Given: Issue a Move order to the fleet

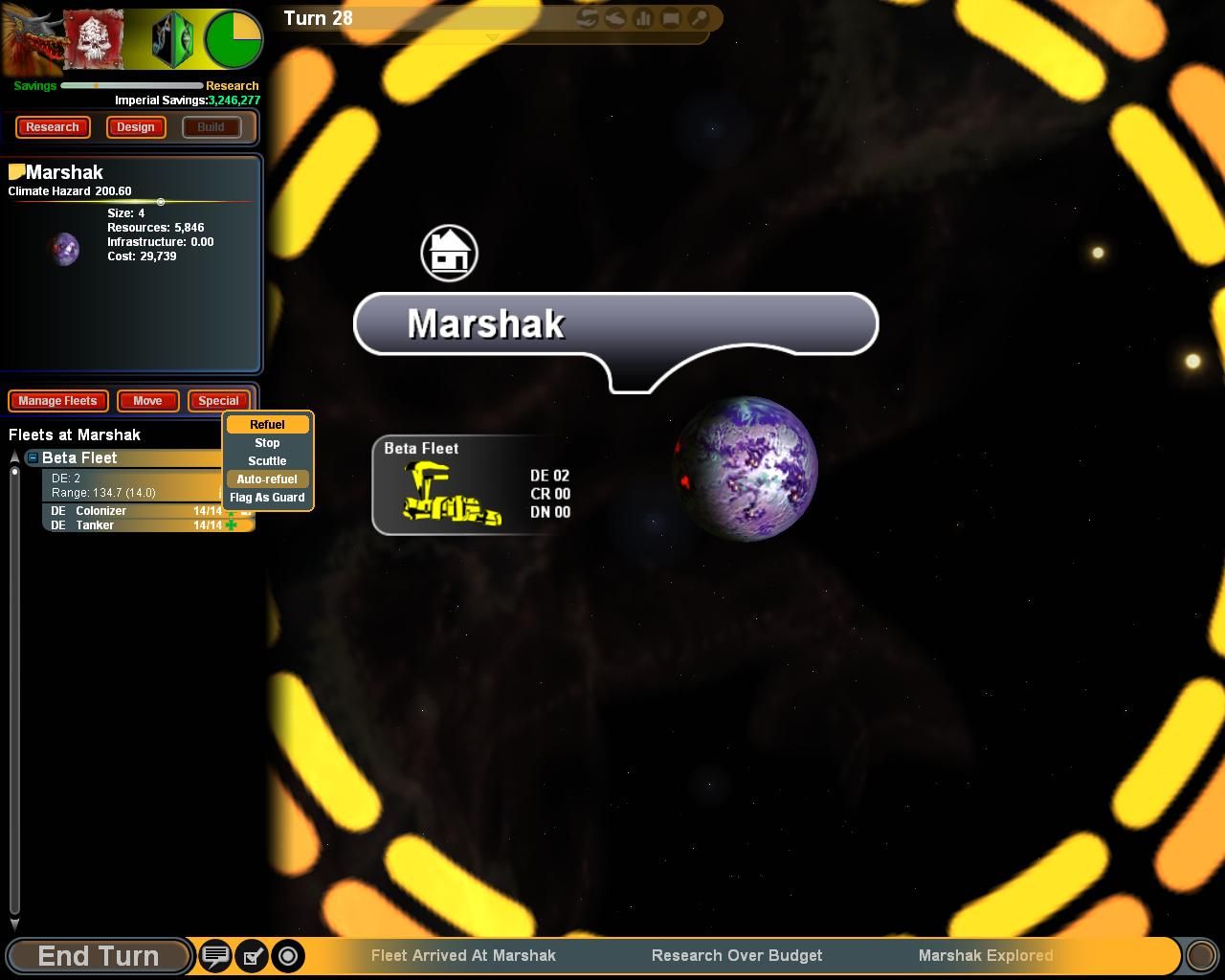Looking at the screenshot, I should [147, 401].
